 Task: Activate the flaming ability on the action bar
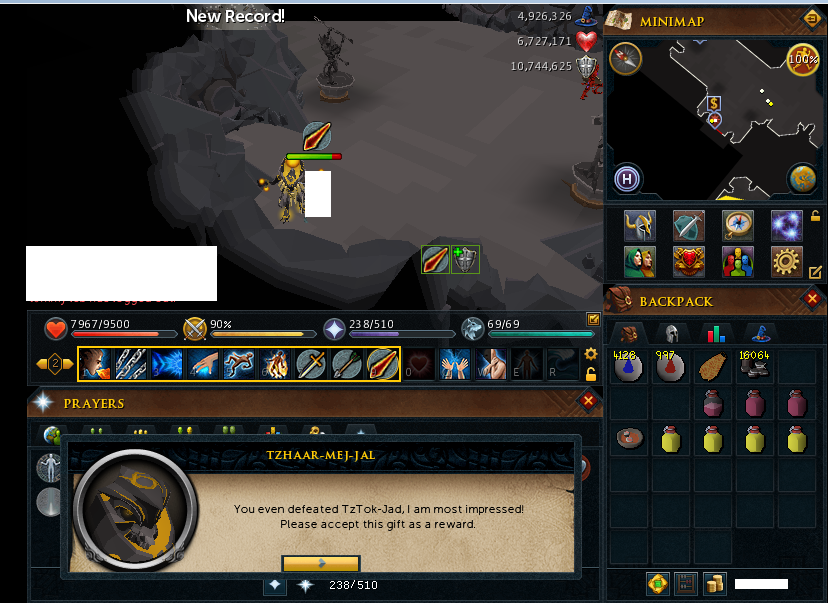coord(274,363)
